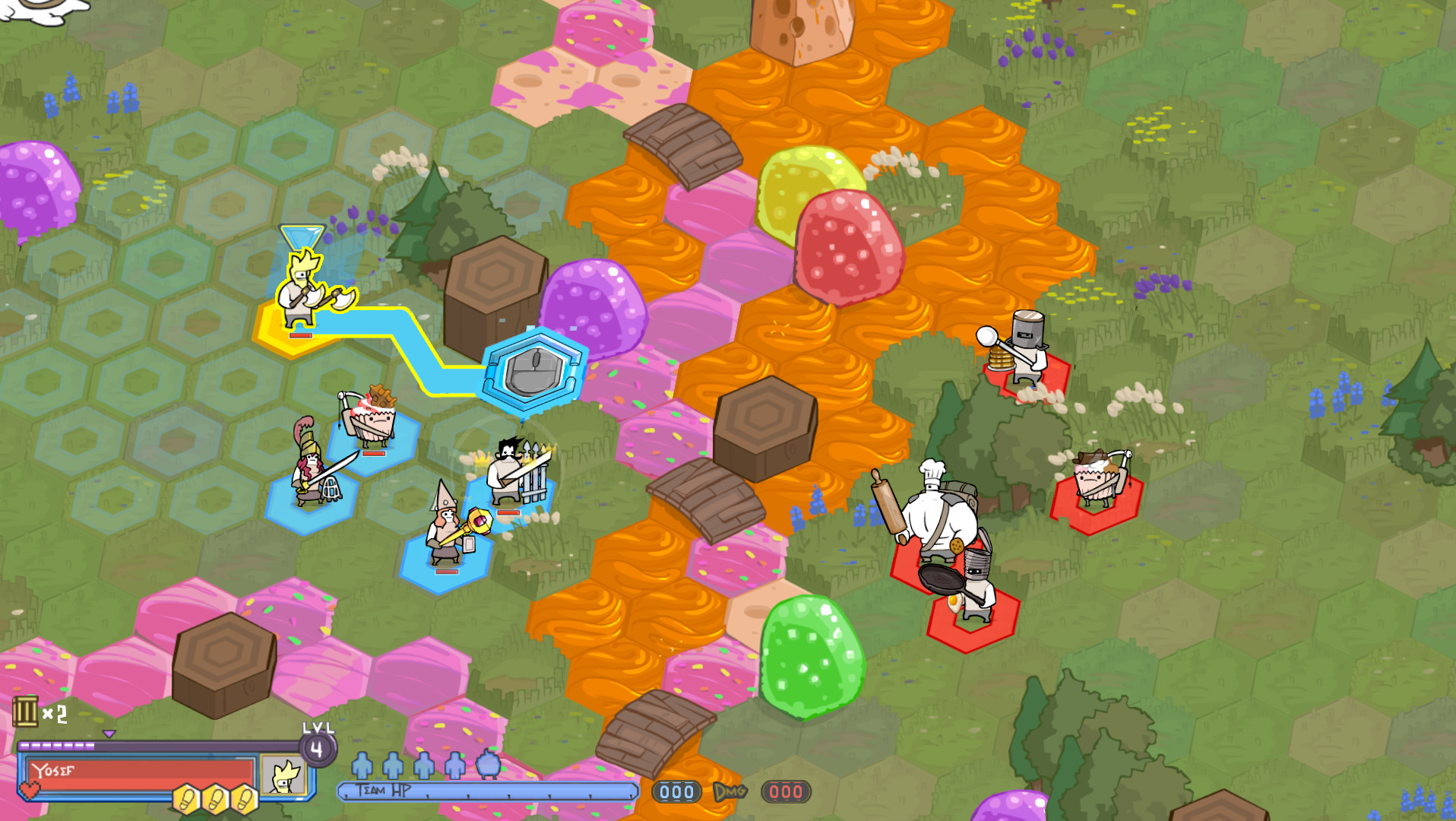Click the blue 000 counter beside Team HP
This screenshot has width=1456, height=821.
[x=675, y=792]
